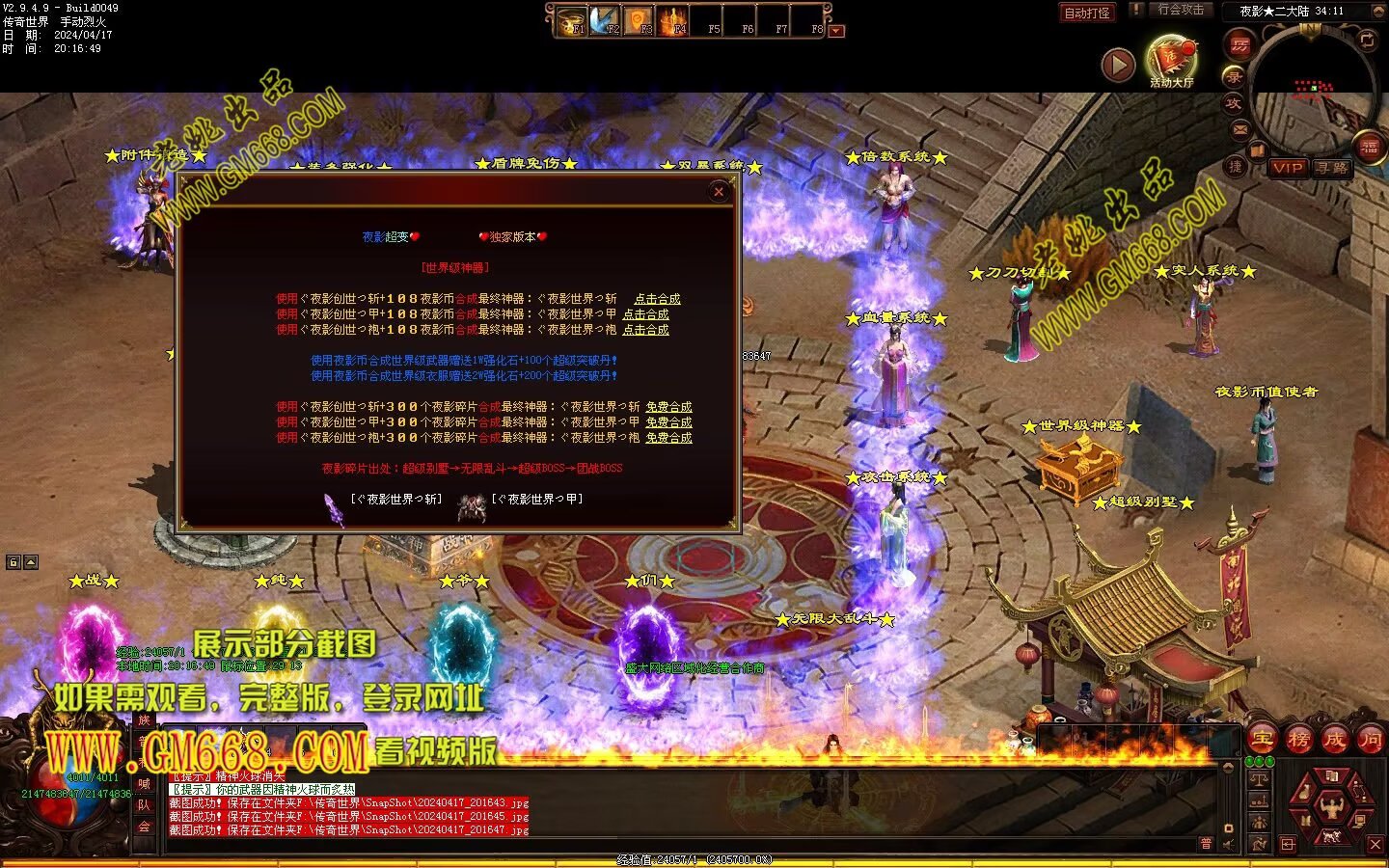Screen dimensions: 1389x868
Task: Show the 榜 rankings panel
Action: pos(1298,740)
